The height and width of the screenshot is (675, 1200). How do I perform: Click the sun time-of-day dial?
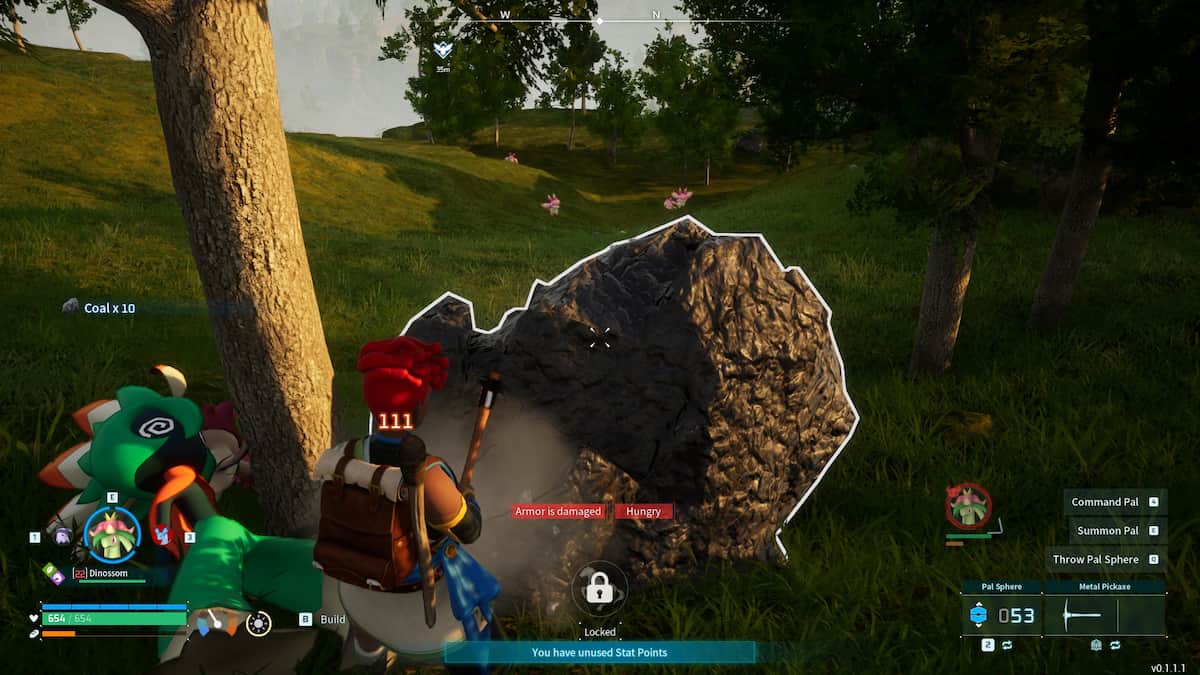(x=258, y=623)
